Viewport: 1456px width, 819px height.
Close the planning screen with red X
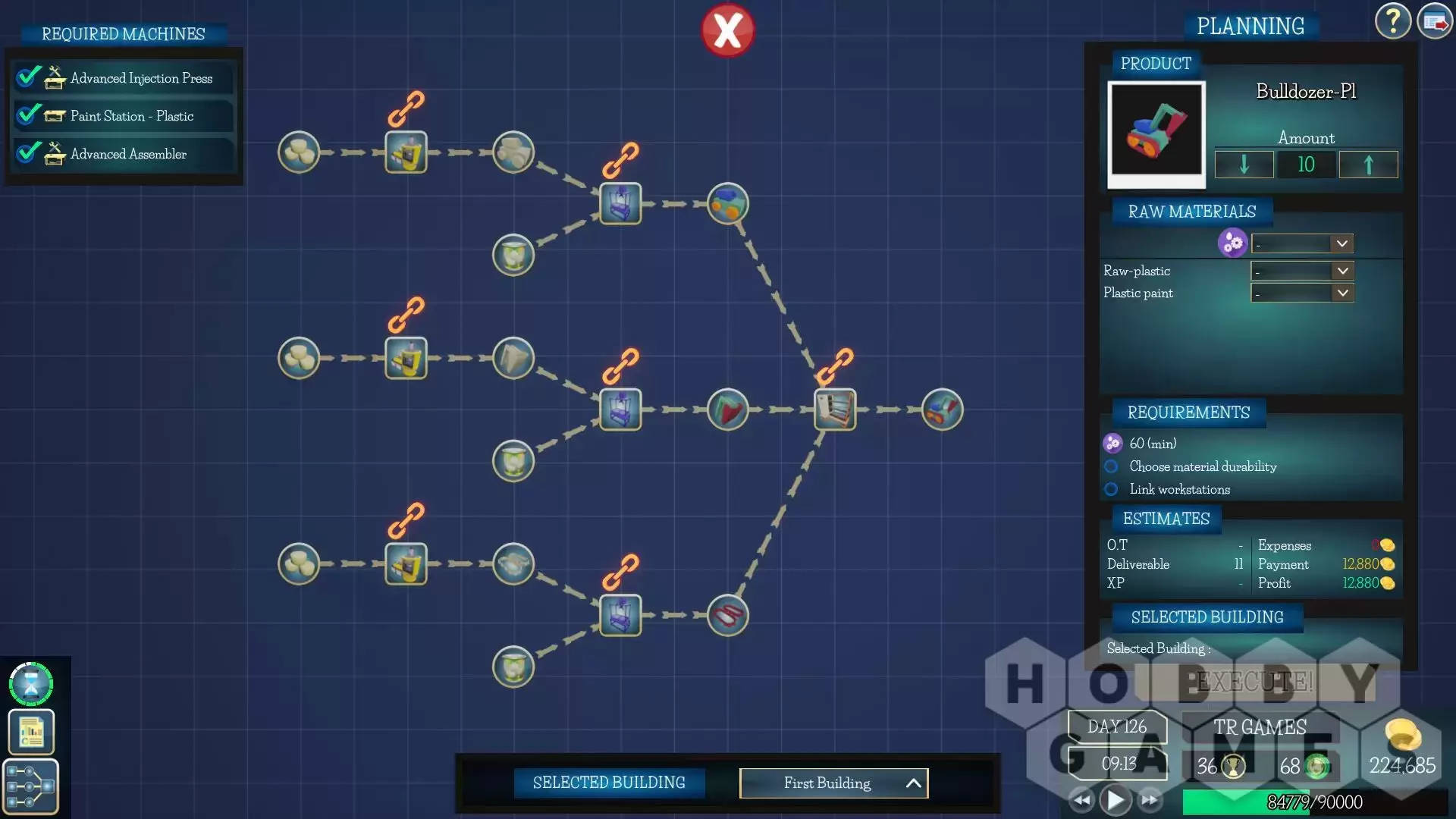tap(727, 31)
